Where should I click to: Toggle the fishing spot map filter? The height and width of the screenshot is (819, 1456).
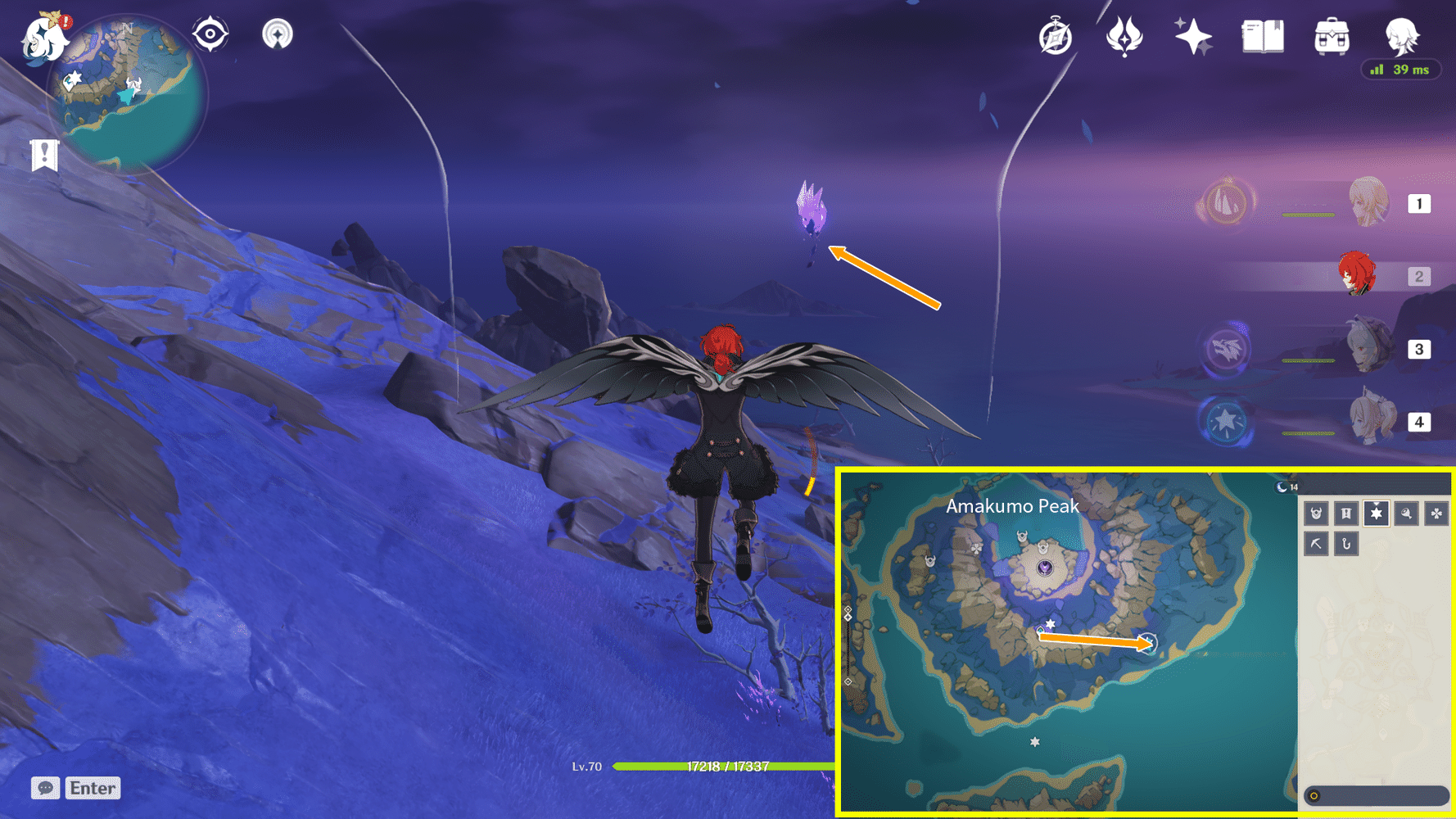[x=1346, y=543]
